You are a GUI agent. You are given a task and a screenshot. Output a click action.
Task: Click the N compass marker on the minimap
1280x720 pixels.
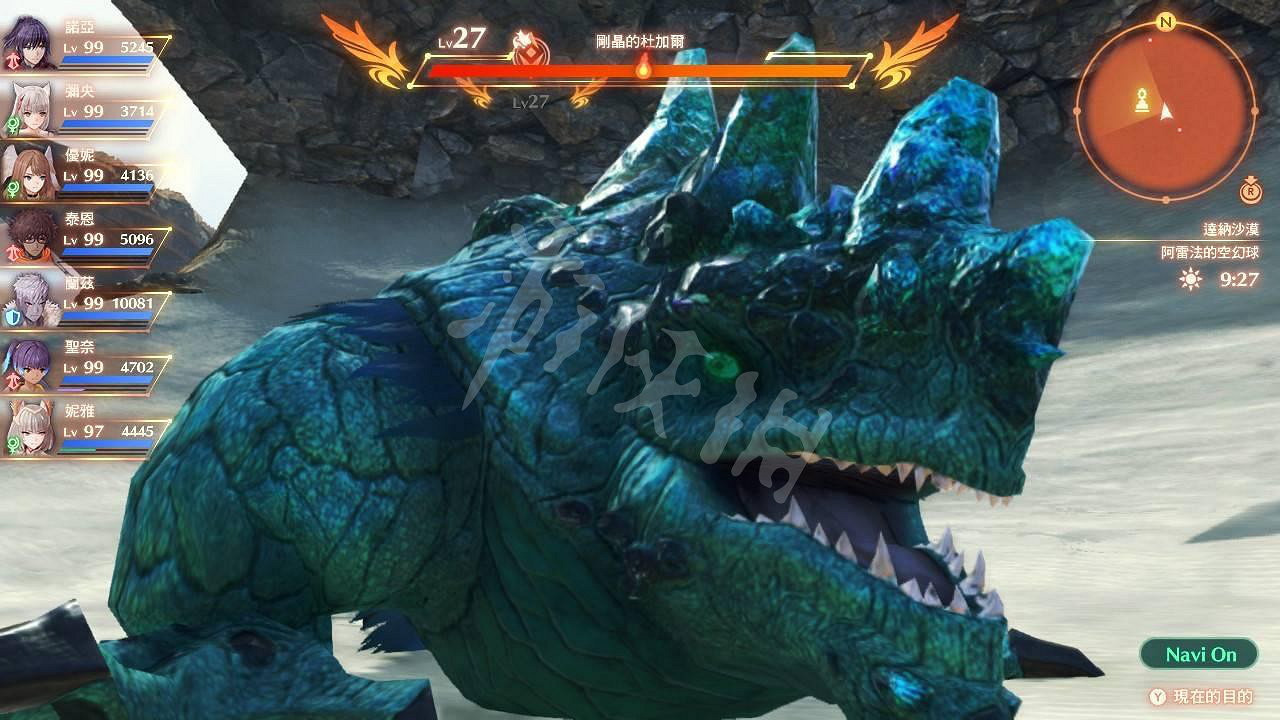click(x=1164, y=20)
